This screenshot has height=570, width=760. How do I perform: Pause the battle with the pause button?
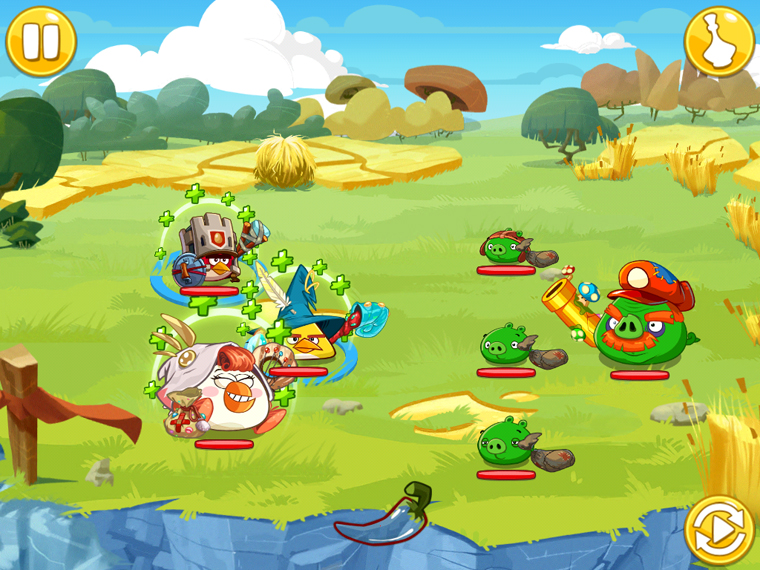[x=41, y=41]
